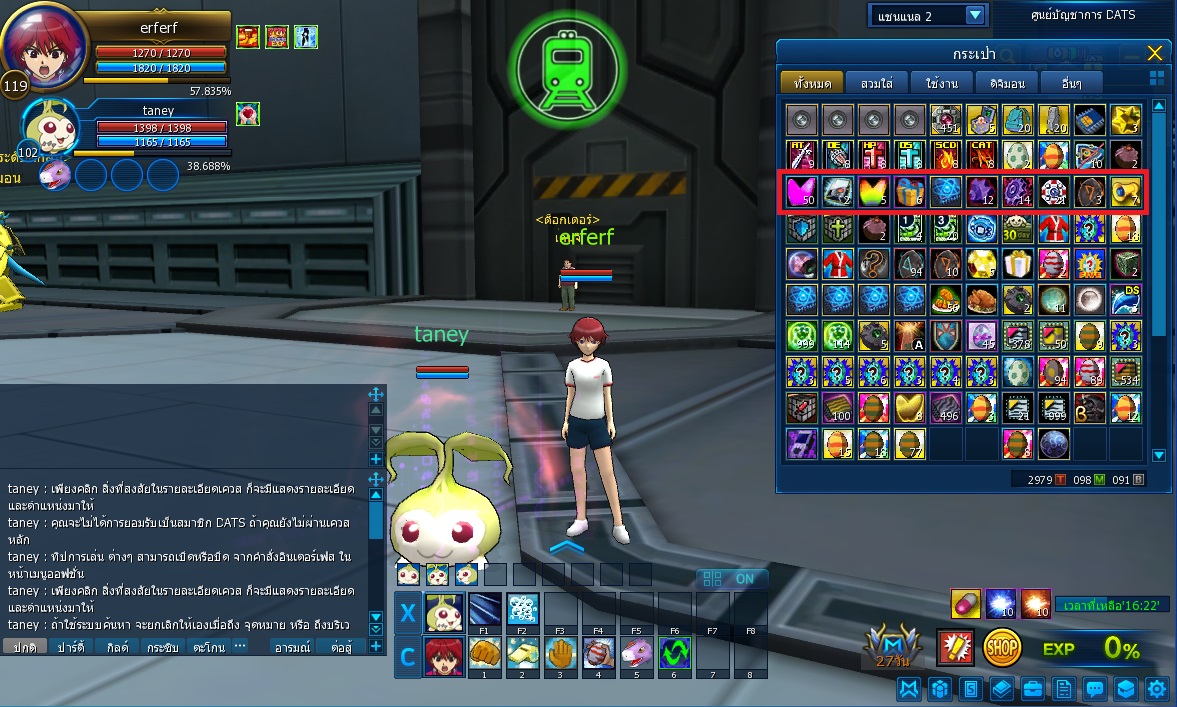Screen dimensions: 1177x707
Task: Open the briefcase menu icon
Action: (1033, 688)
